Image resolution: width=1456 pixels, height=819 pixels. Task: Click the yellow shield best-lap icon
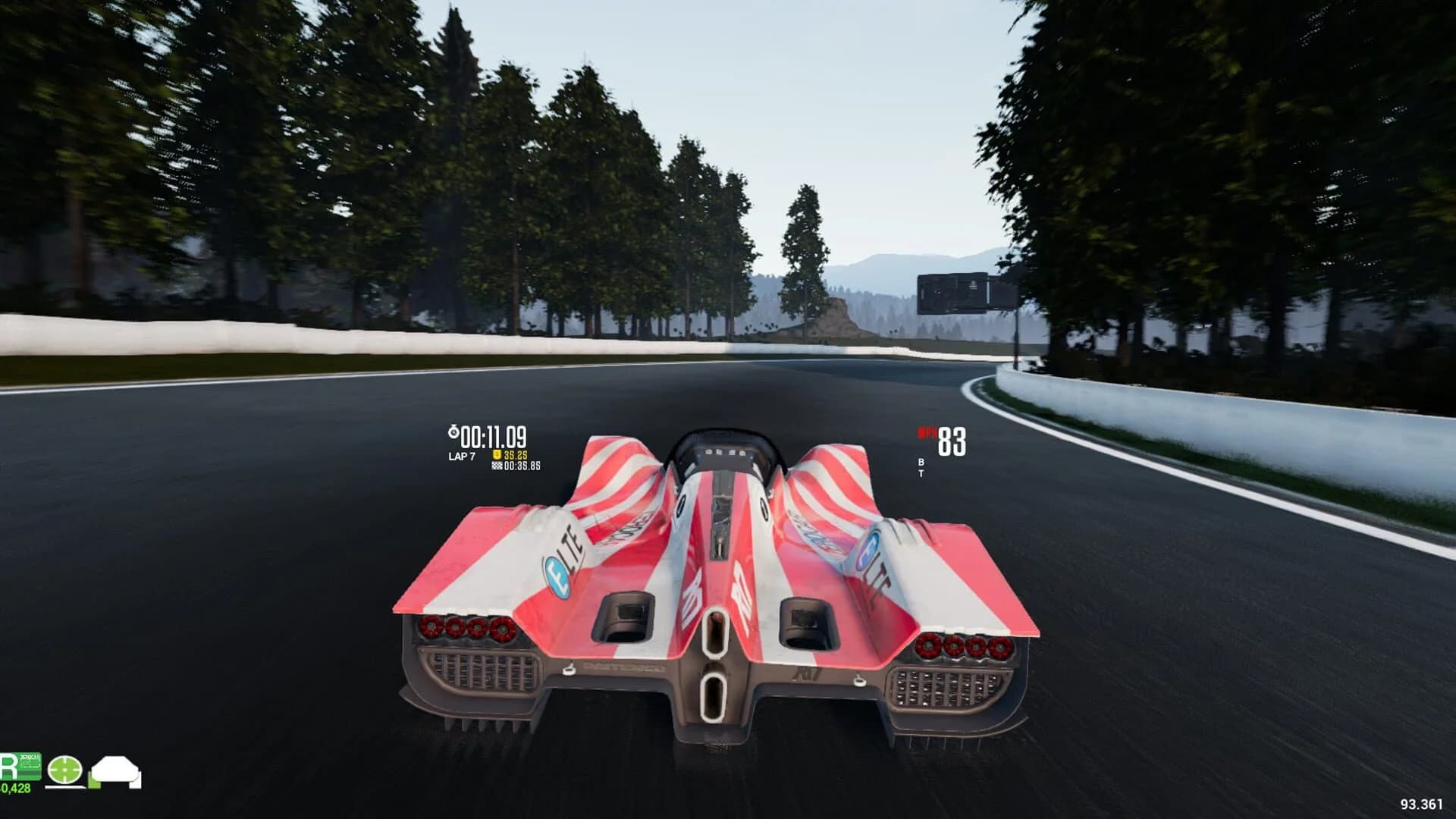pos(497,456)
